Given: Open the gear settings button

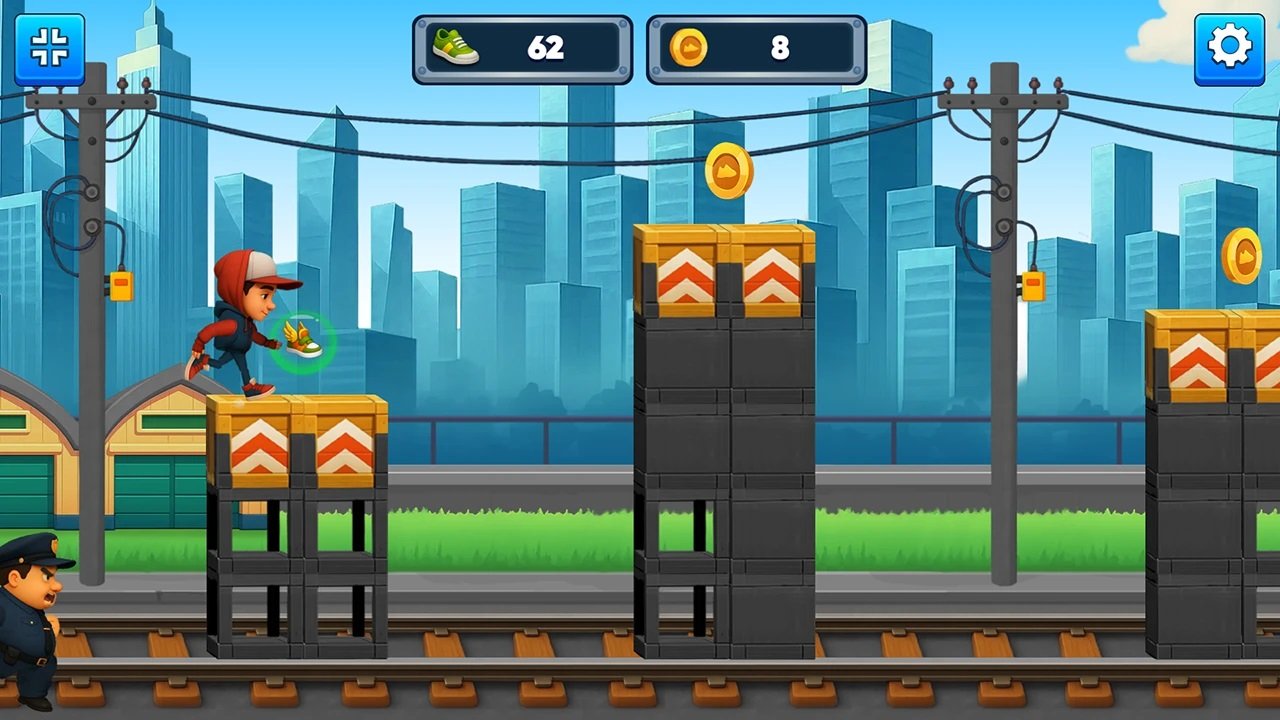Looking at the screenshot, I should pyautogui.click(x=1229, y=48).
